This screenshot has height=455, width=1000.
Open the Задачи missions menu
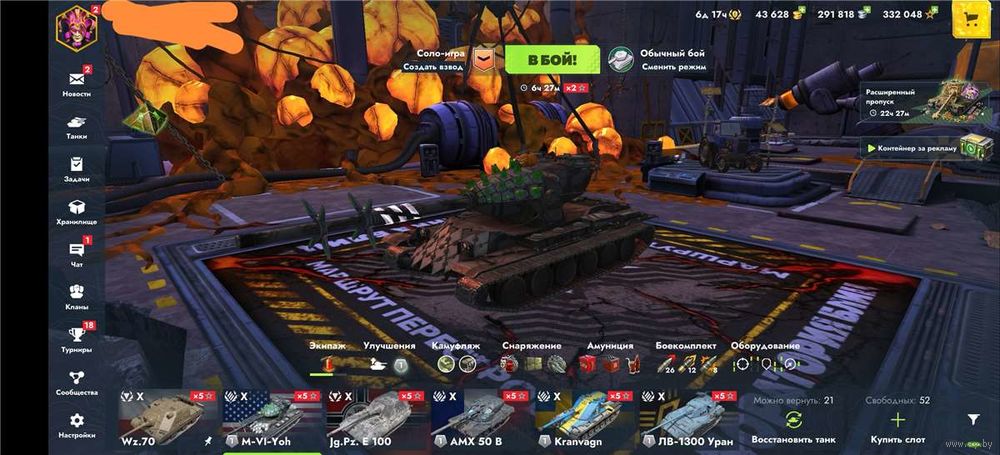(x=76, y=168)
